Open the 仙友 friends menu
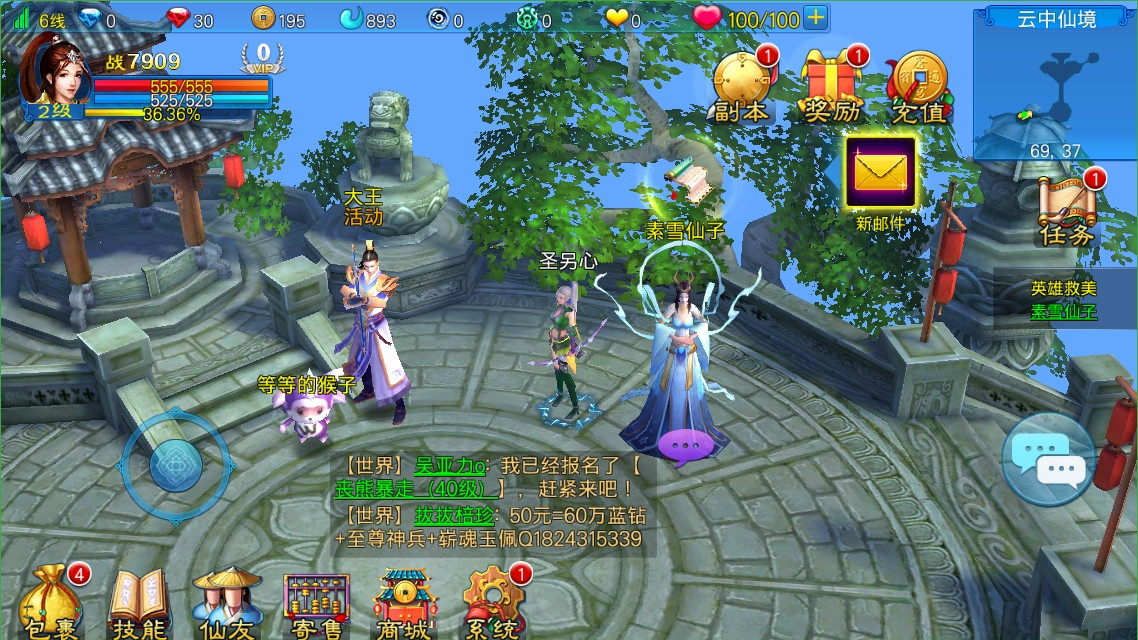 point(227,603)
